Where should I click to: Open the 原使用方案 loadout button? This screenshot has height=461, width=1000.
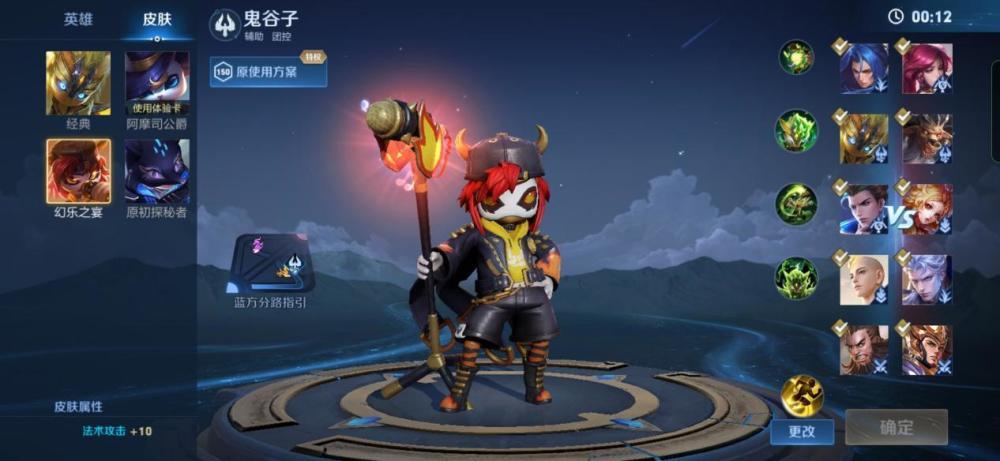[x=268, y=72]
